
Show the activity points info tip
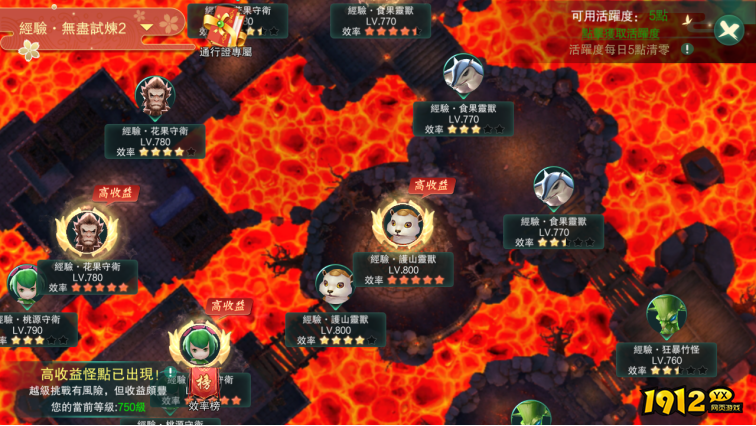click(x=687, y=49)
